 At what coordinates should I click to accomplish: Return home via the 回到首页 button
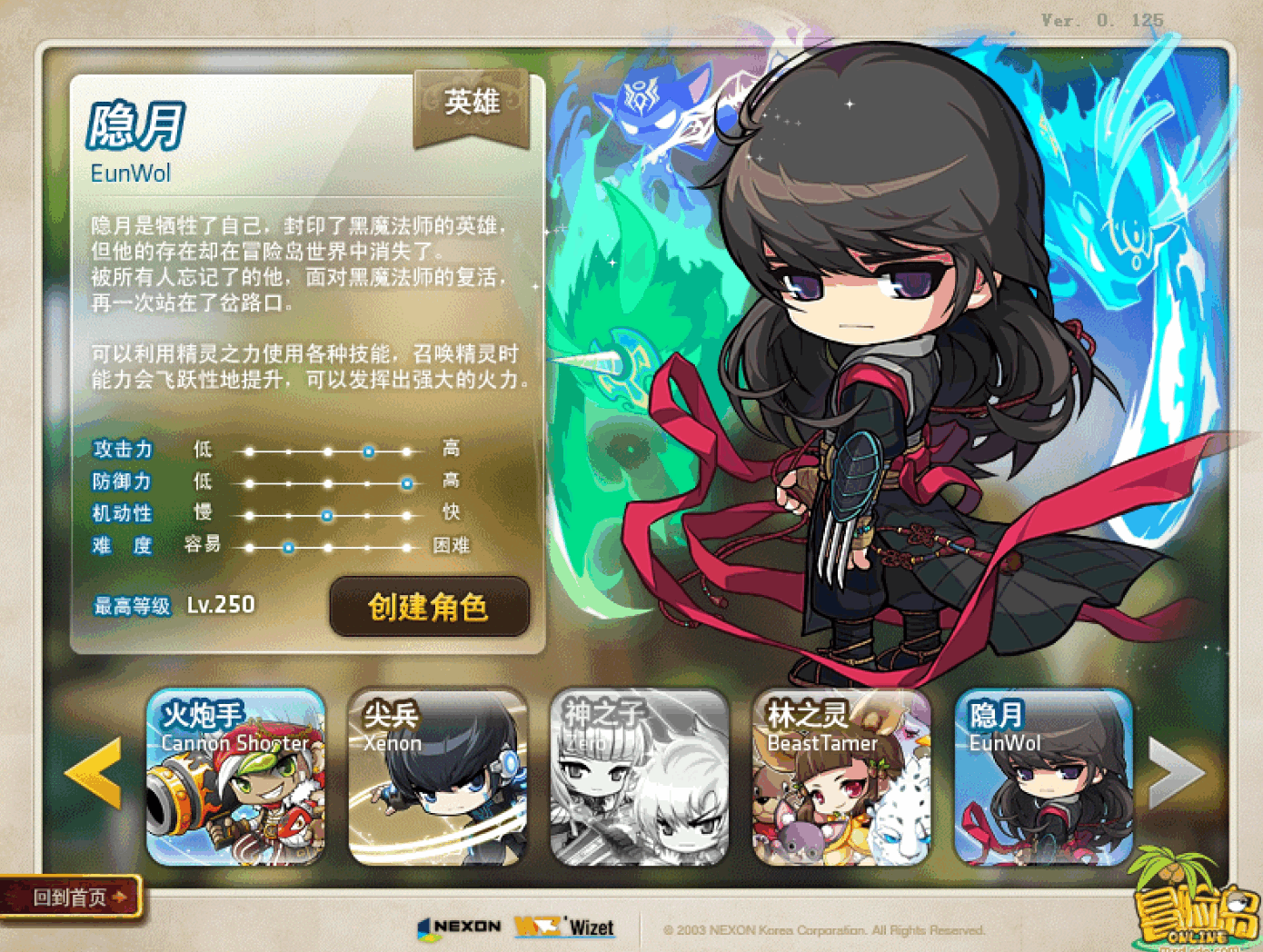(x=71, y=897)
